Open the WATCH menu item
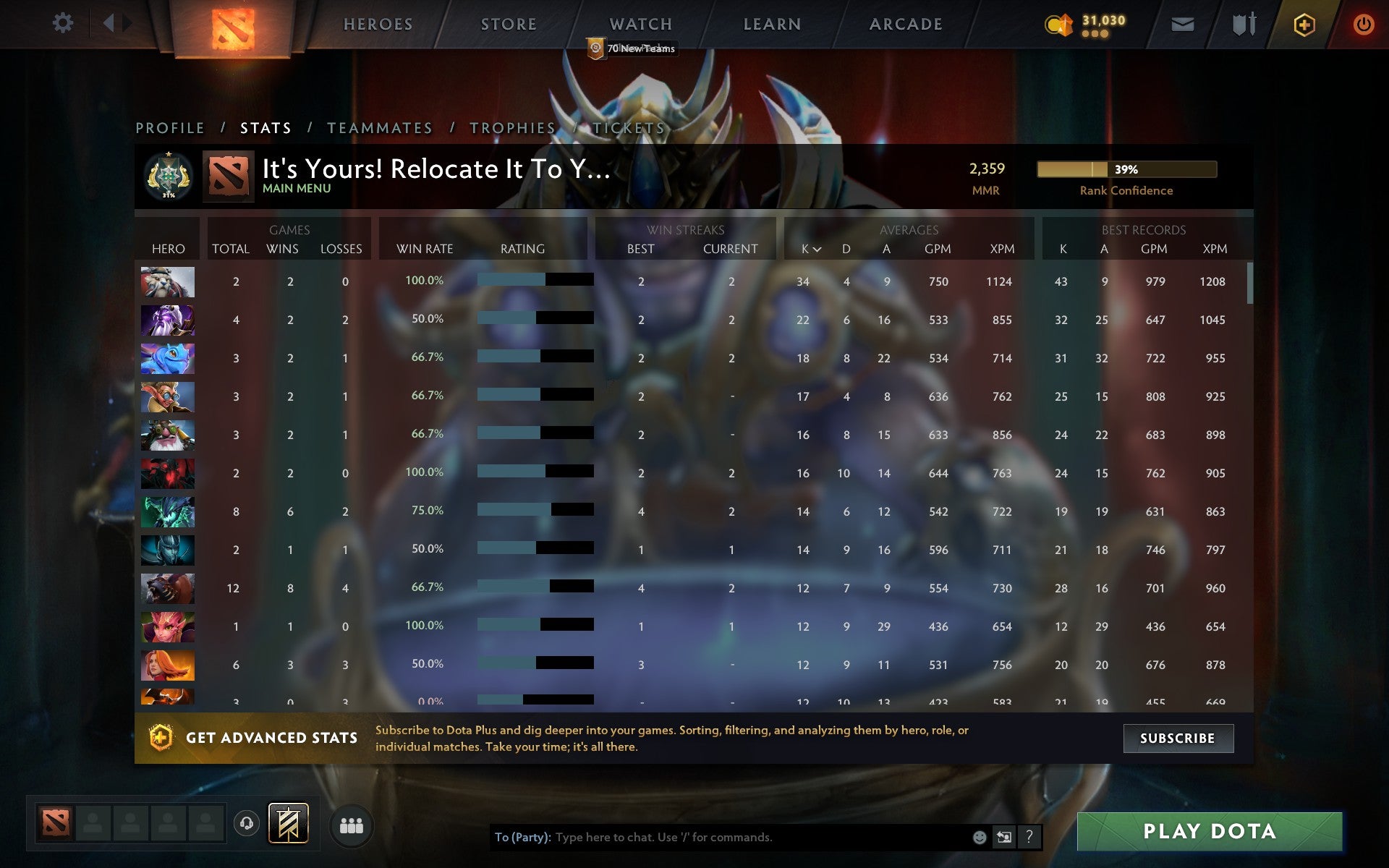 [640, 24]
